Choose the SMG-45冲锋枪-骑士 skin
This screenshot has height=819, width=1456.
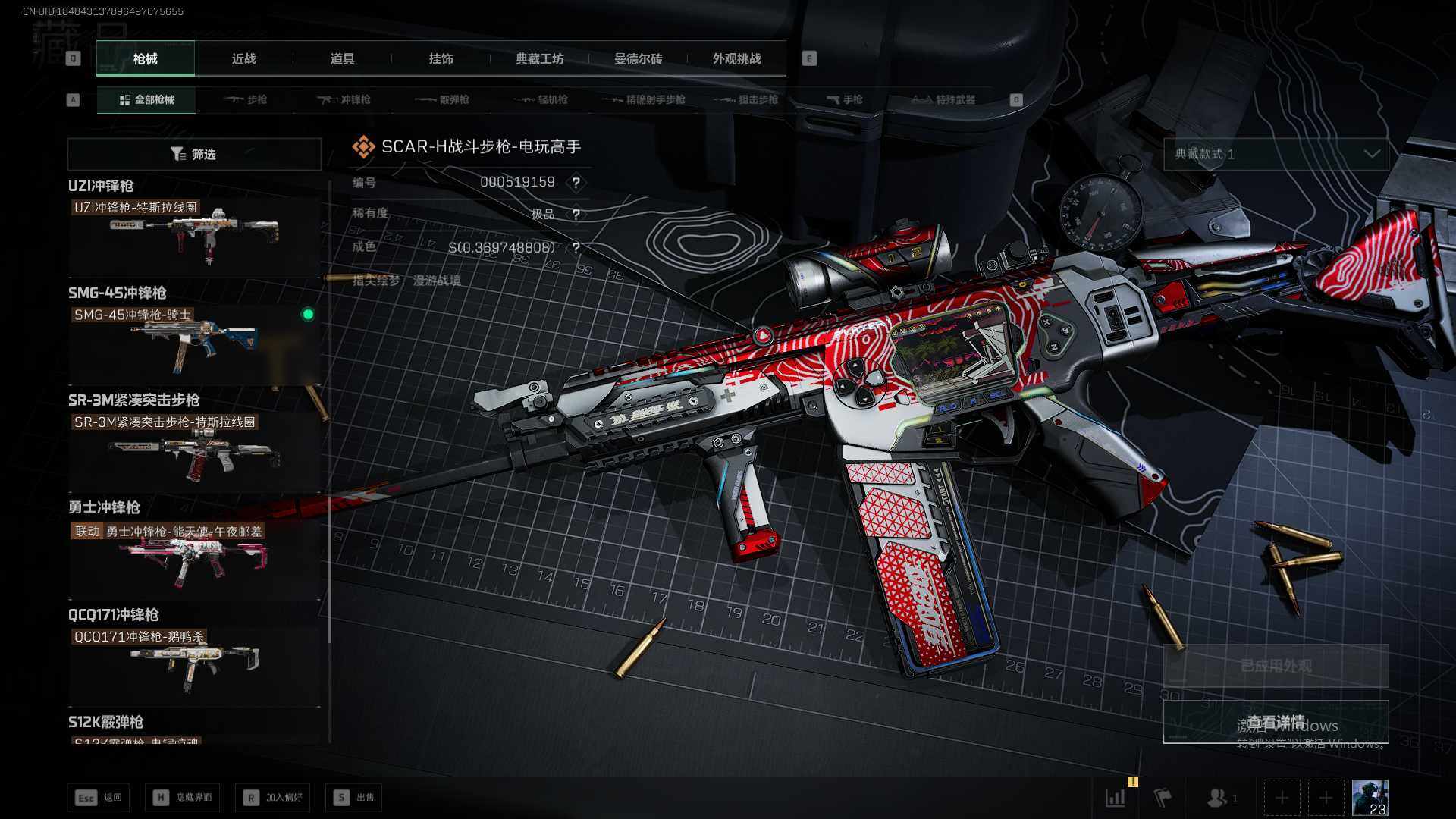[x=194, y=341]
